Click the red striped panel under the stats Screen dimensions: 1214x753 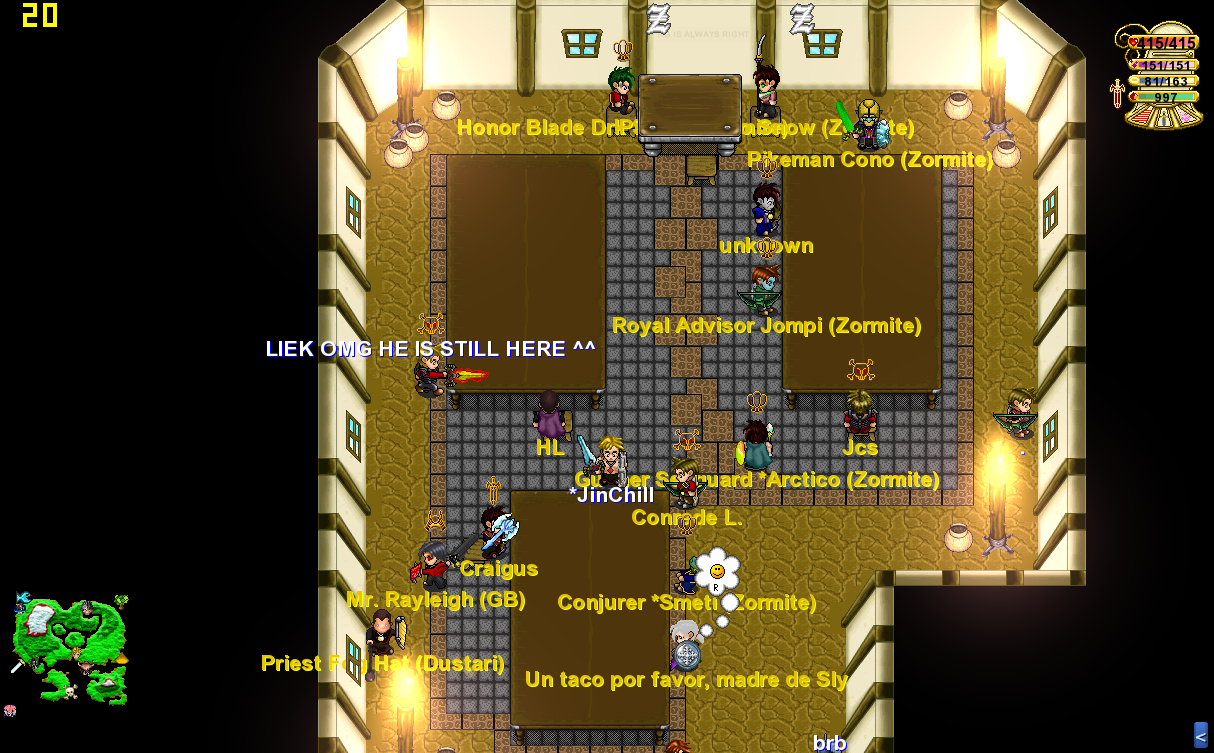tap(1140, 115)
